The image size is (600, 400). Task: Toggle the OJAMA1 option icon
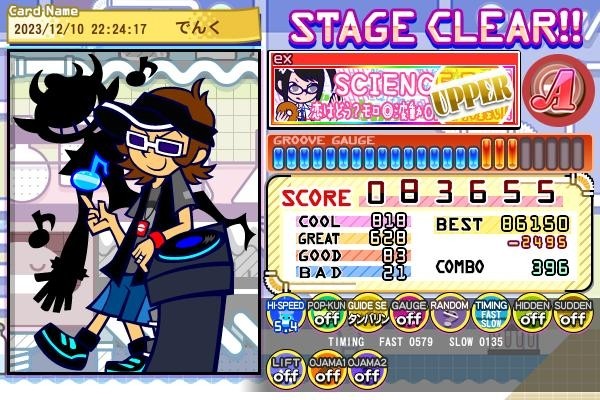(327, 372)
